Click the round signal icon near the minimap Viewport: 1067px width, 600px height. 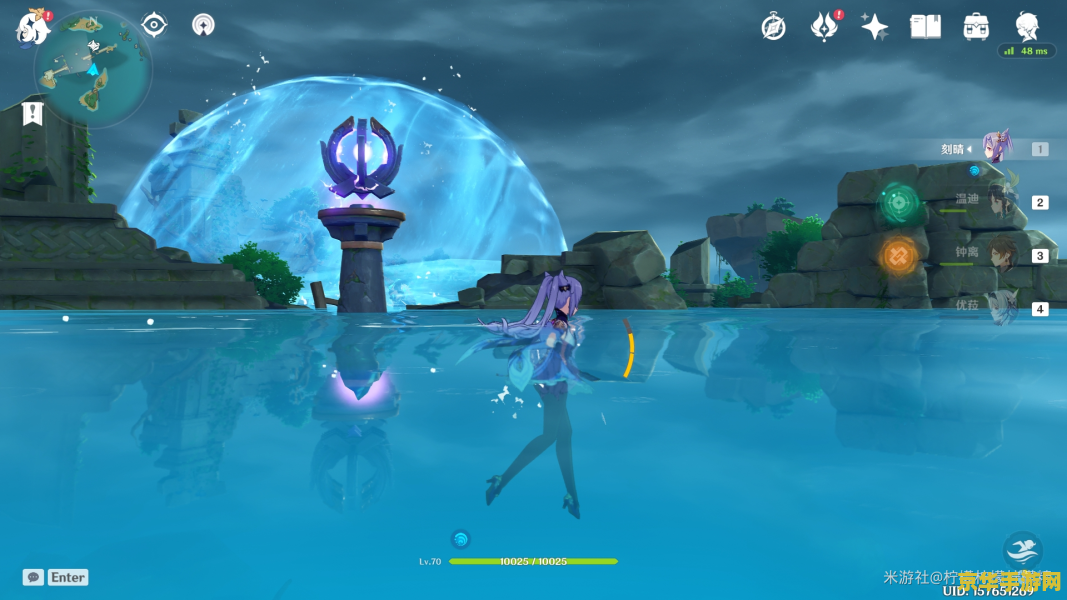[x=203, y=25]
